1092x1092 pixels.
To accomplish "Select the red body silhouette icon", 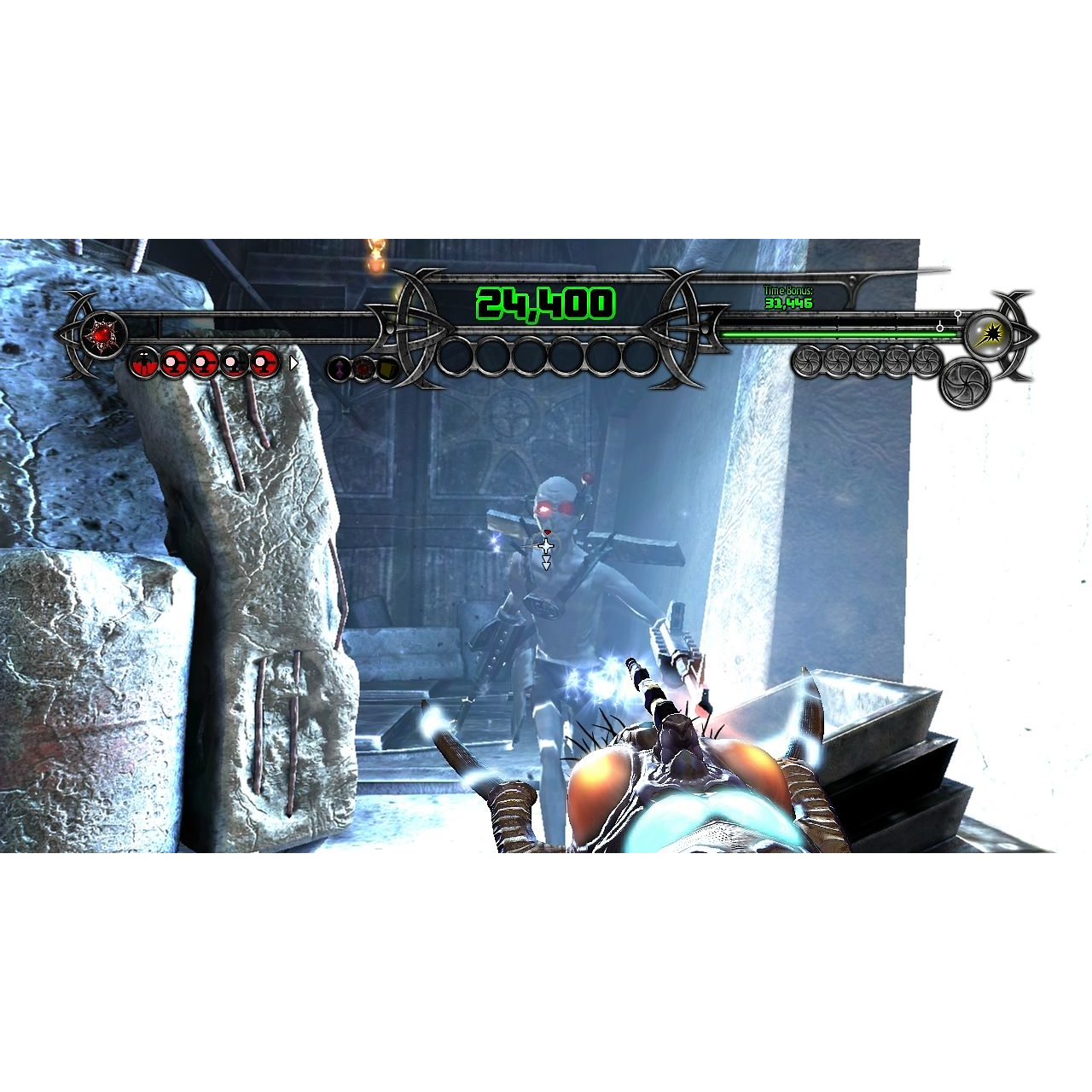I will coord(143,363).
